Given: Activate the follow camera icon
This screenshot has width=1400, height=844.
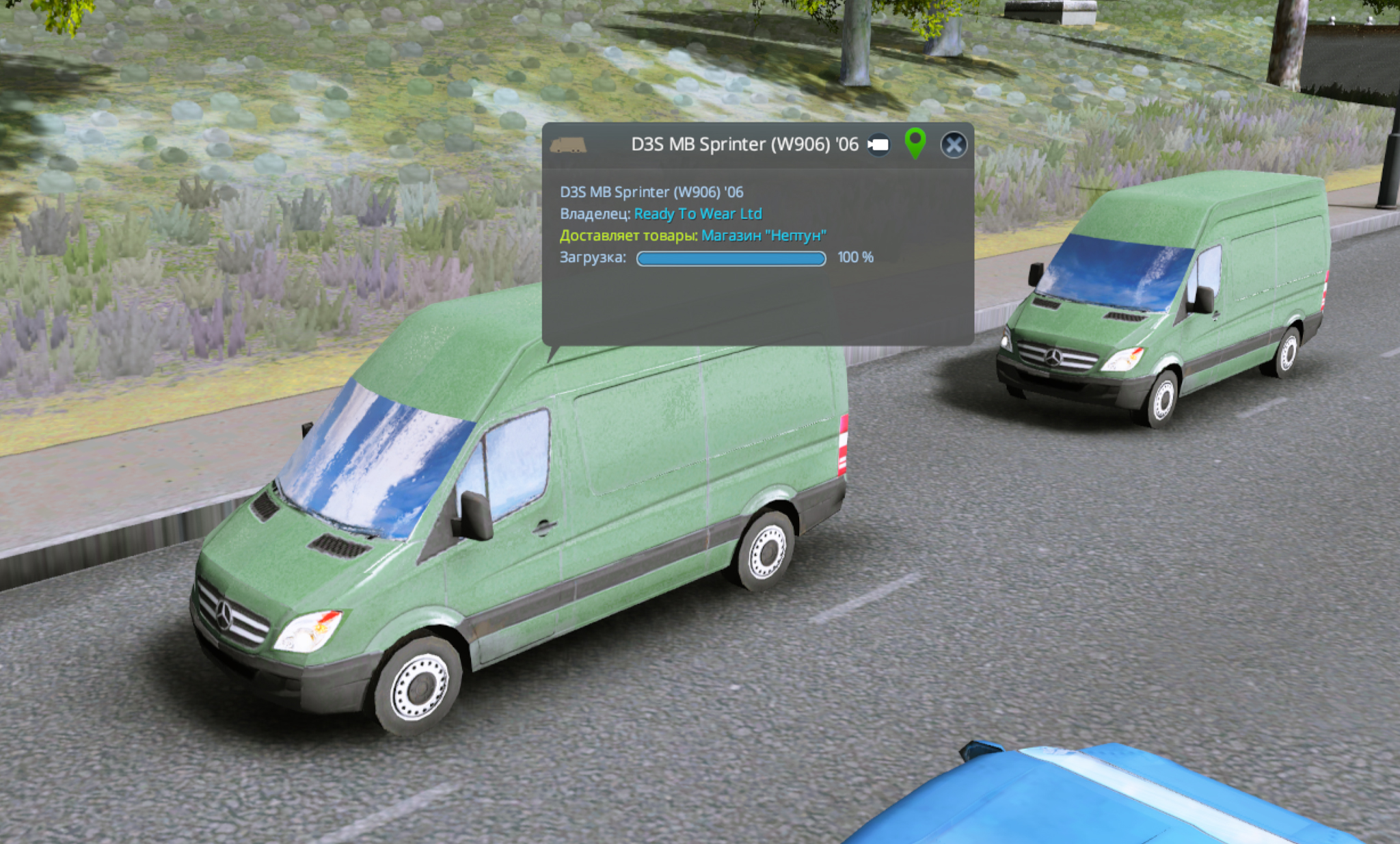Looking at the screenshot, I should tap(878, 145).
